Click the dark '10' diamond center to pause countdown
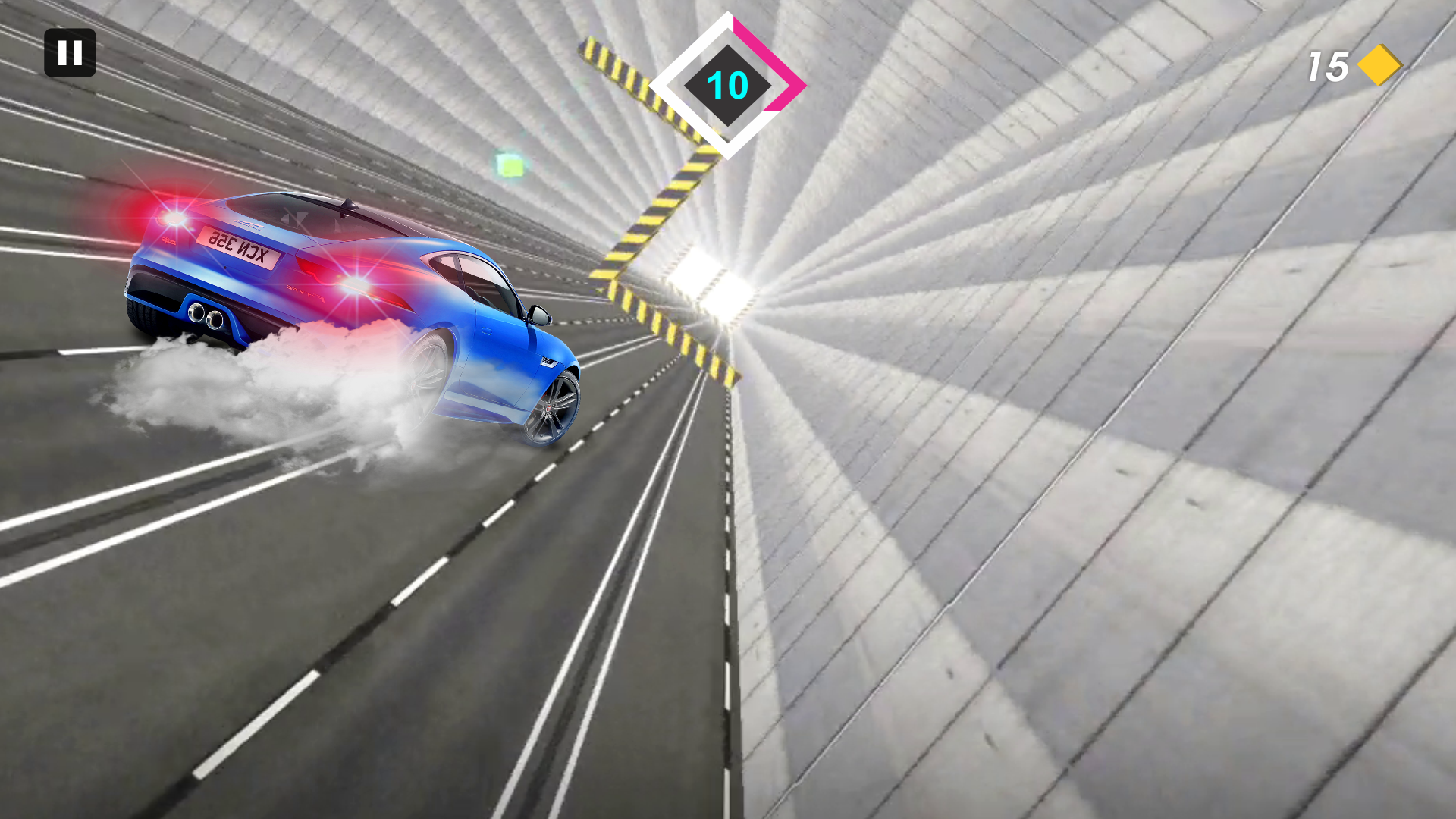 coord(726,87)
